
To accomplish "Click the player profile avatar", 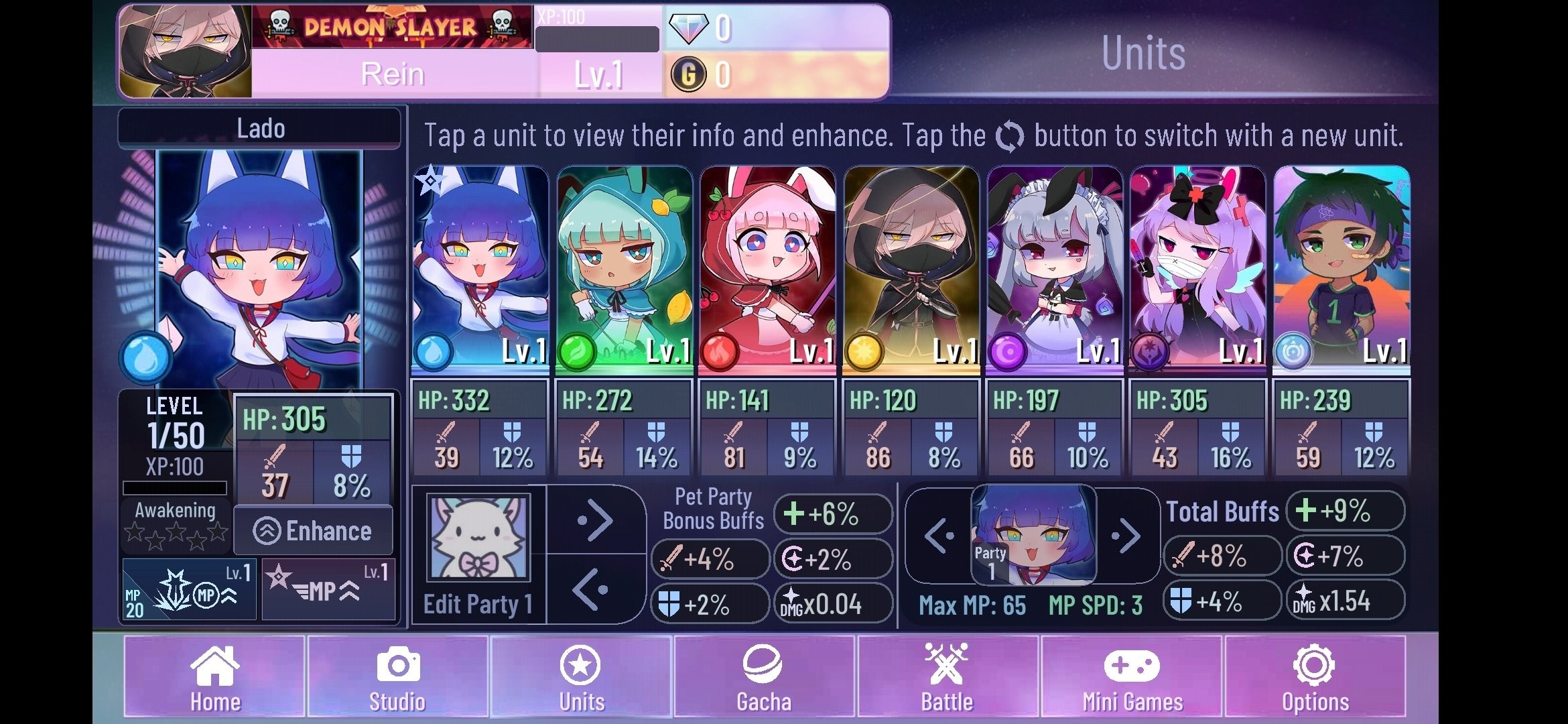I will (185, 51).
